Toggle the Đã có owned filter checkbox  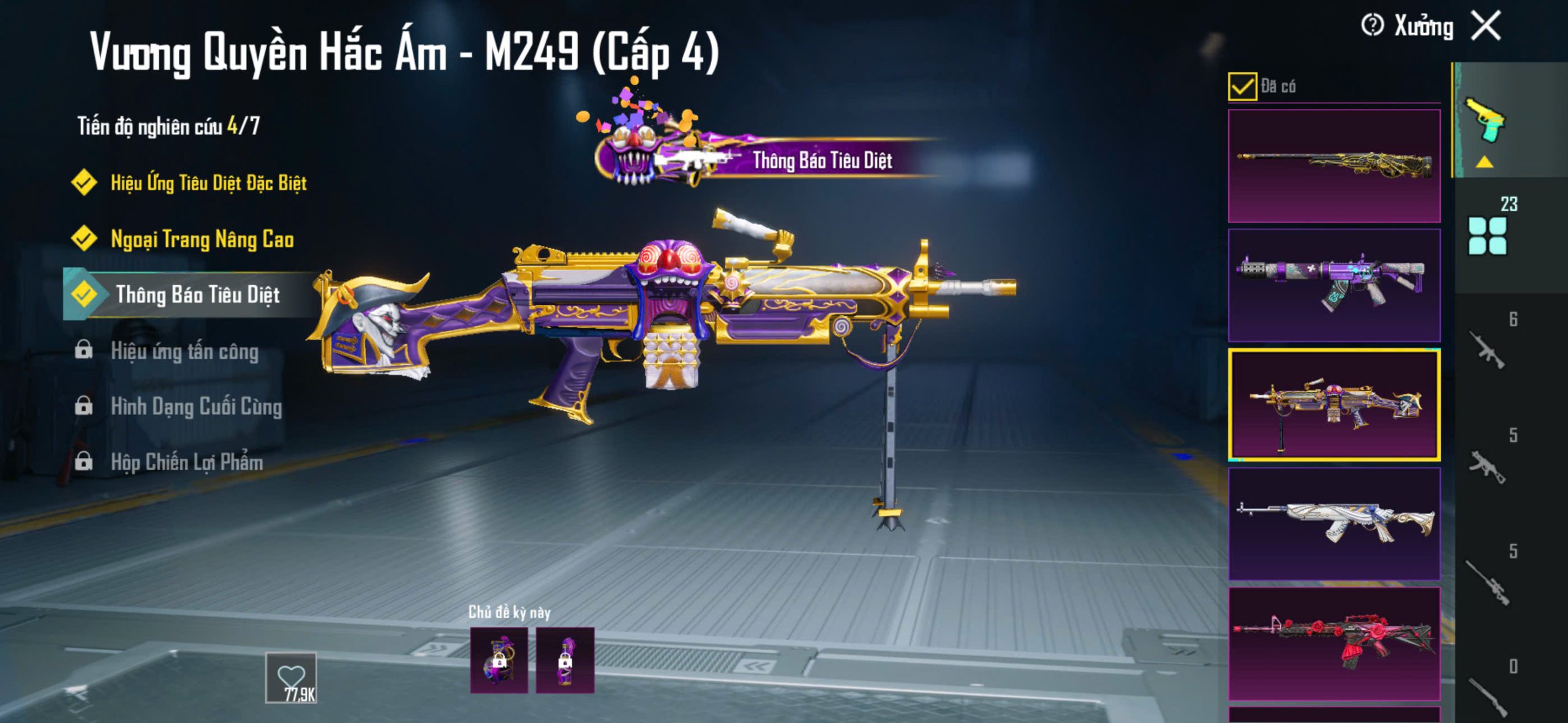[x=1242, y=86]
